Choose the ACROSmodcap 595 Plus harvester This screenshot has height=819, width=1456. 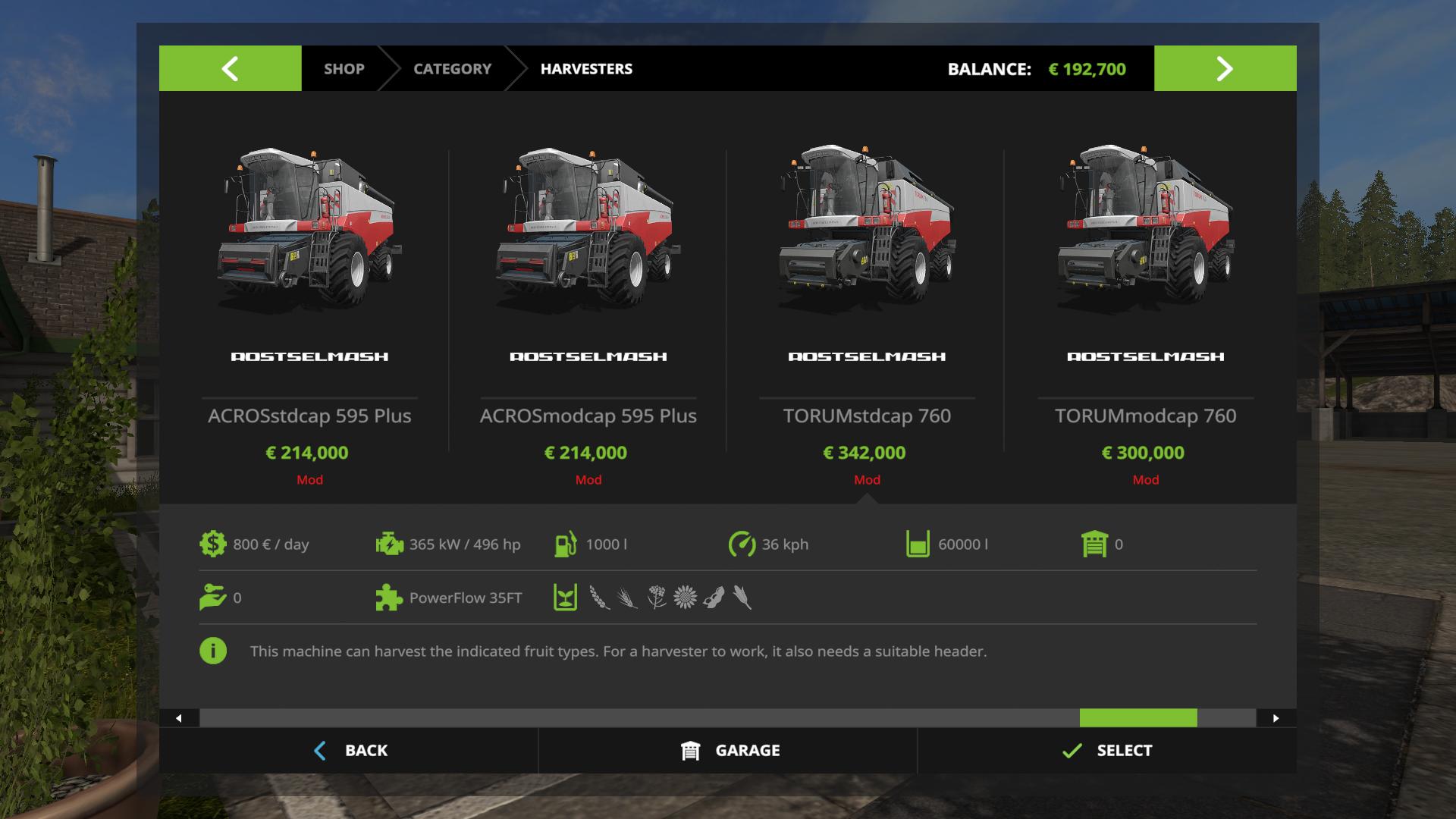(588, 303)
